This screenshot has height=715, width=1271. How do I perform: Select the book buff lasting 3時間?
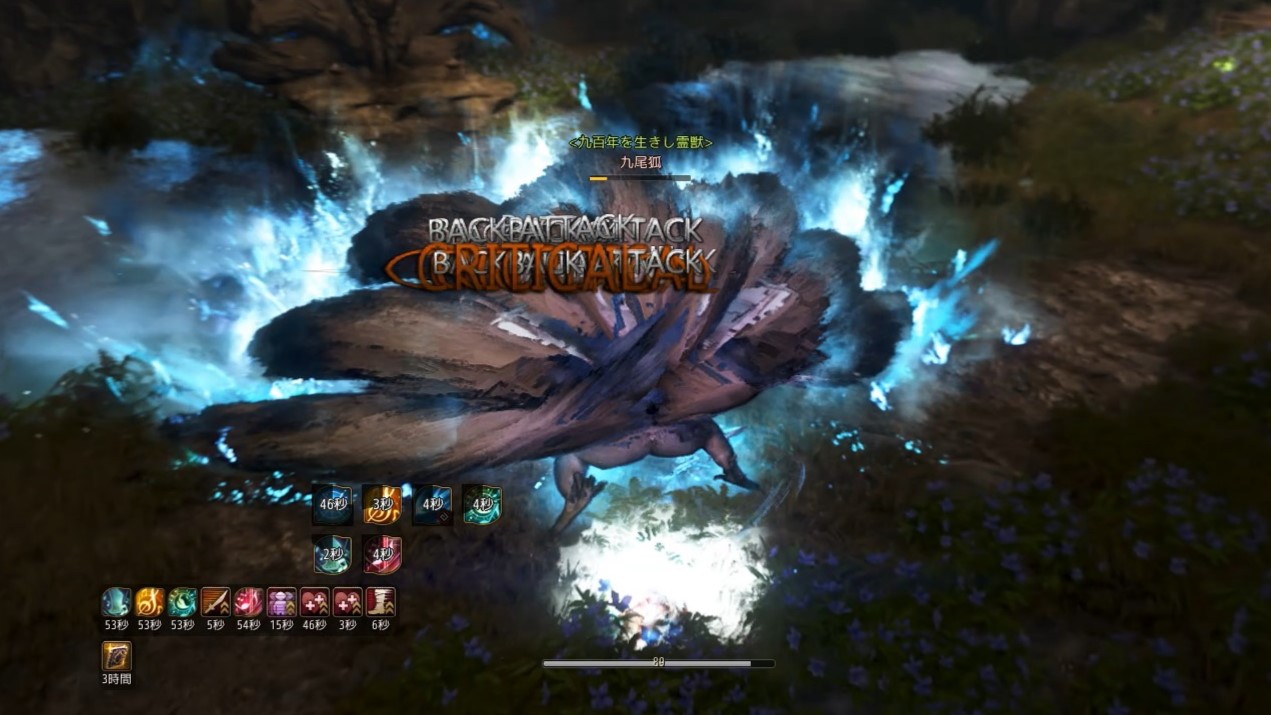tap(117, 657)
